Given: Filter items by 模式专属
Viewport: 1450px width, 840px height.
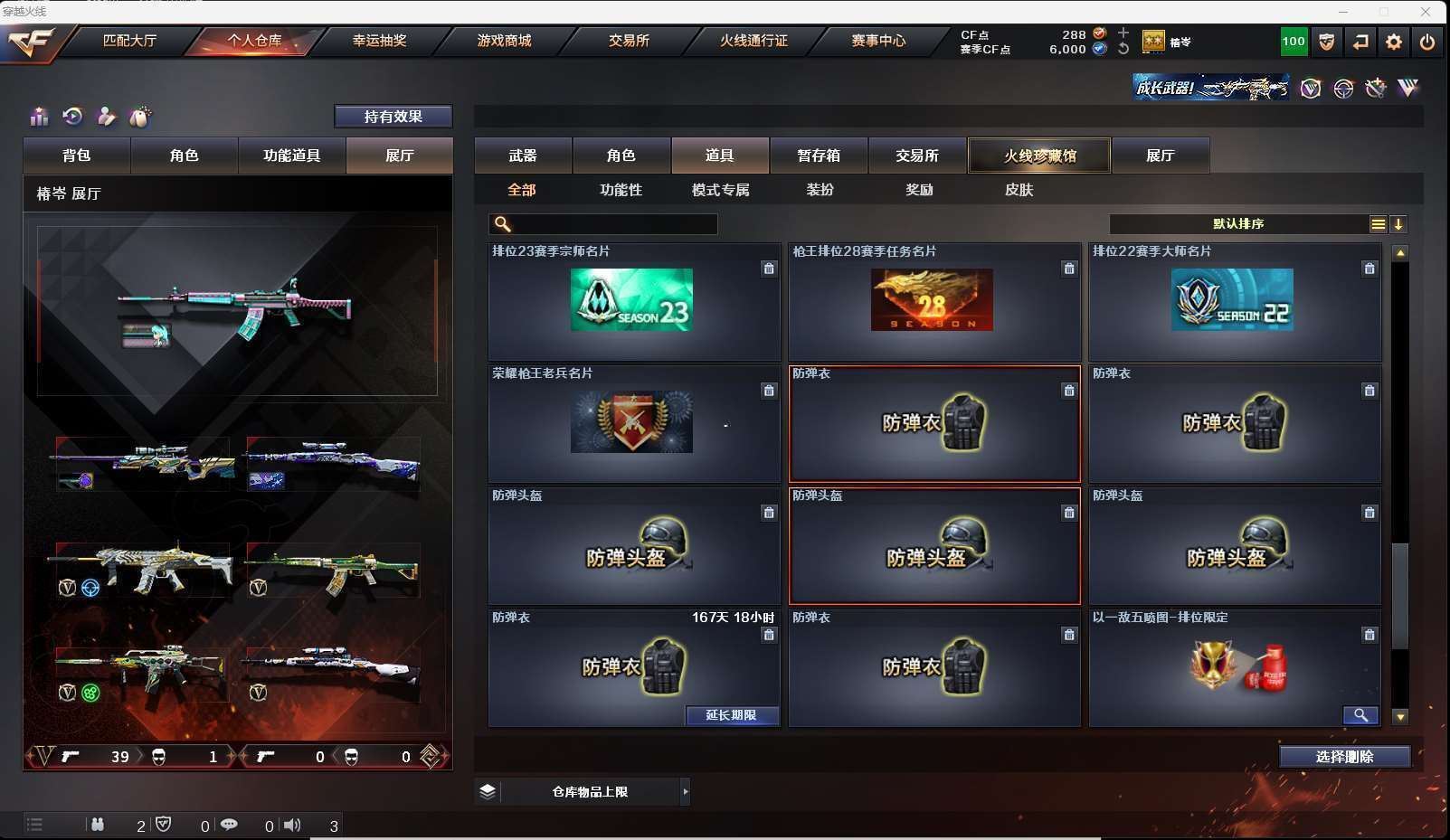Looking at the screenshot, I should [720, 190].
